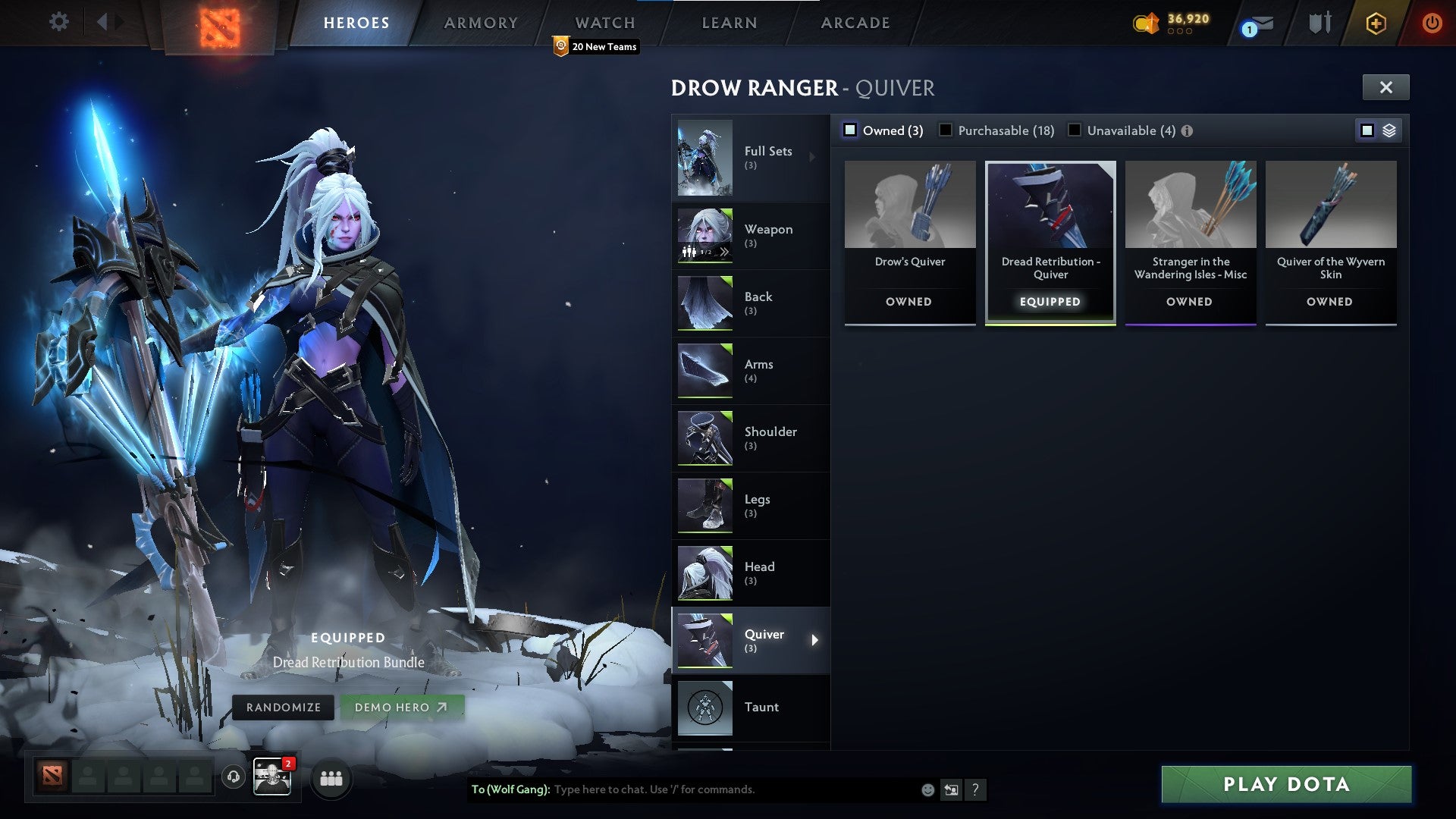Screen dimensions: 1456x819
Task: Expand the Full Sets category arrow
Action: [813, 156]
